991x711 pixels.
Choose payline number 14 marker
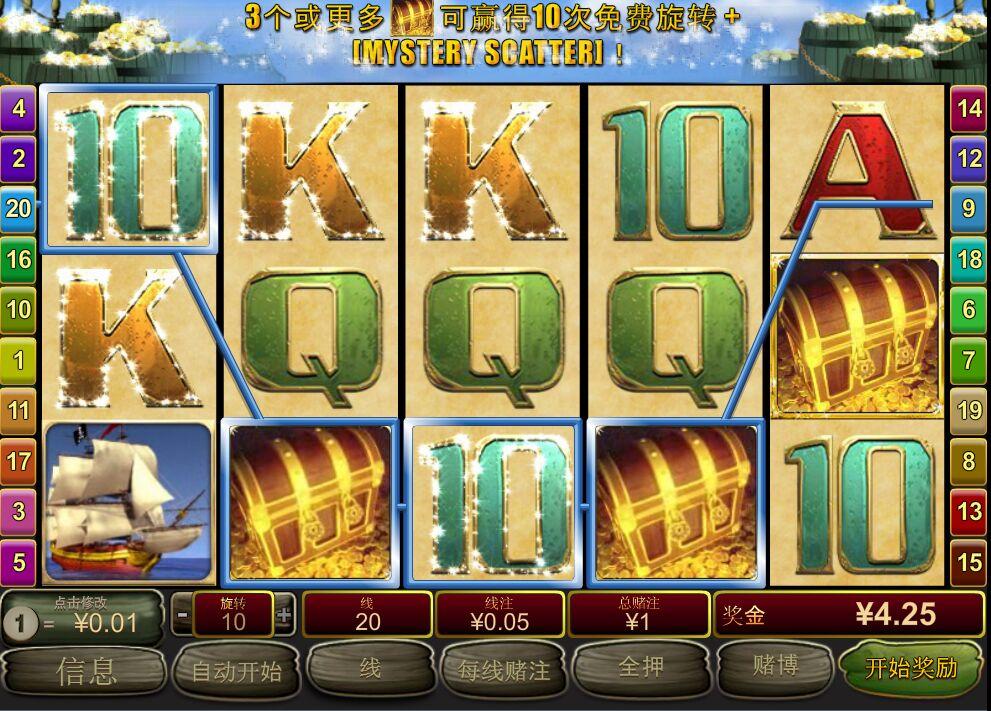click(969, 108)
